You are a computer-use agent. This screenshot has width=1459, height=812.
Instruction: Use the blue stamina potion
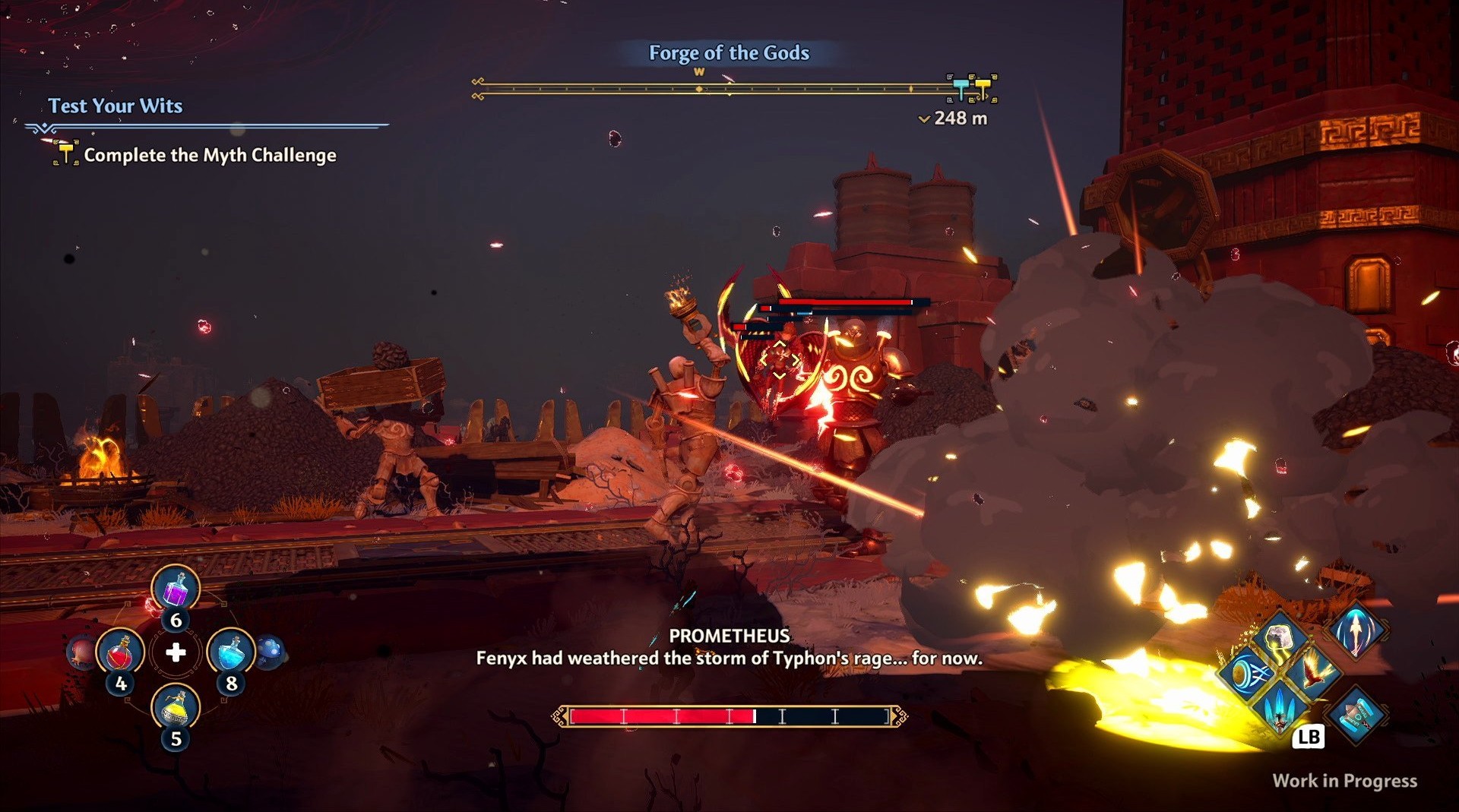click(x=231, y=652)
